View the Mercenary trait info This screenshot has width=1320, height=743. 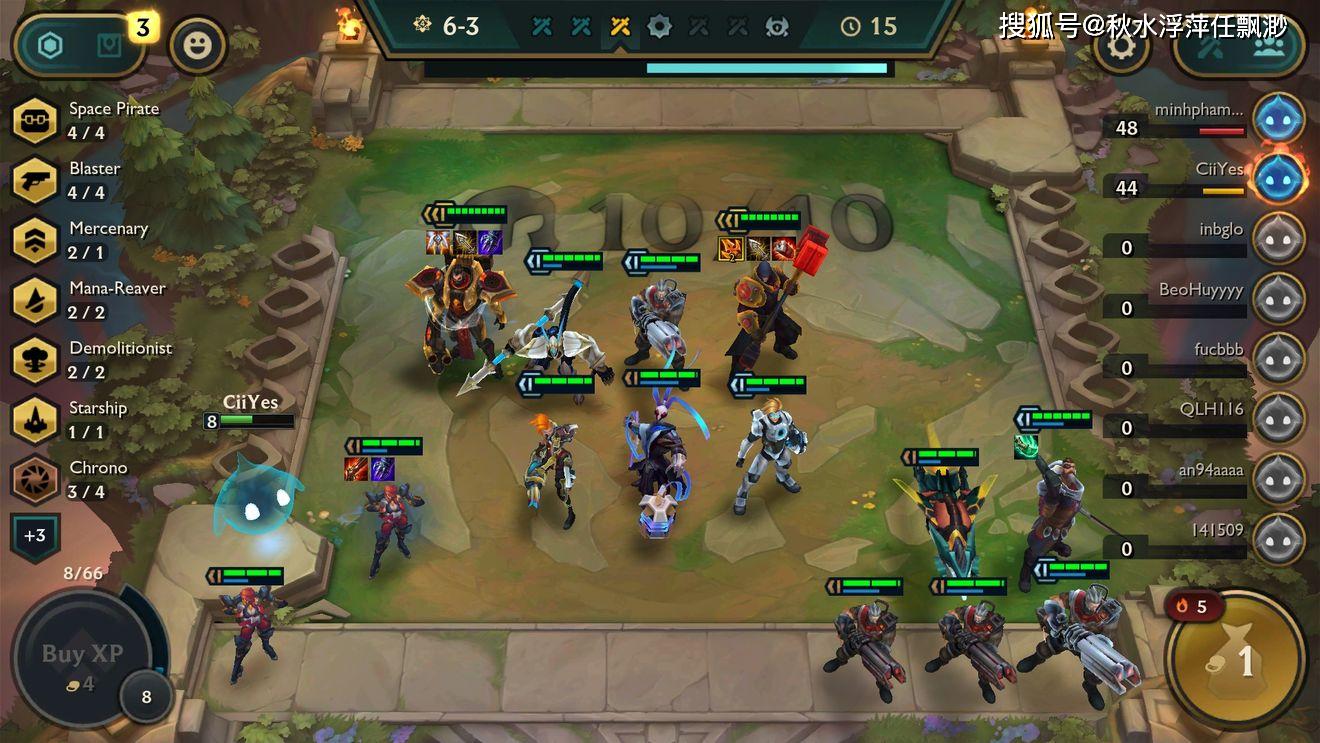tap(34, 240)
